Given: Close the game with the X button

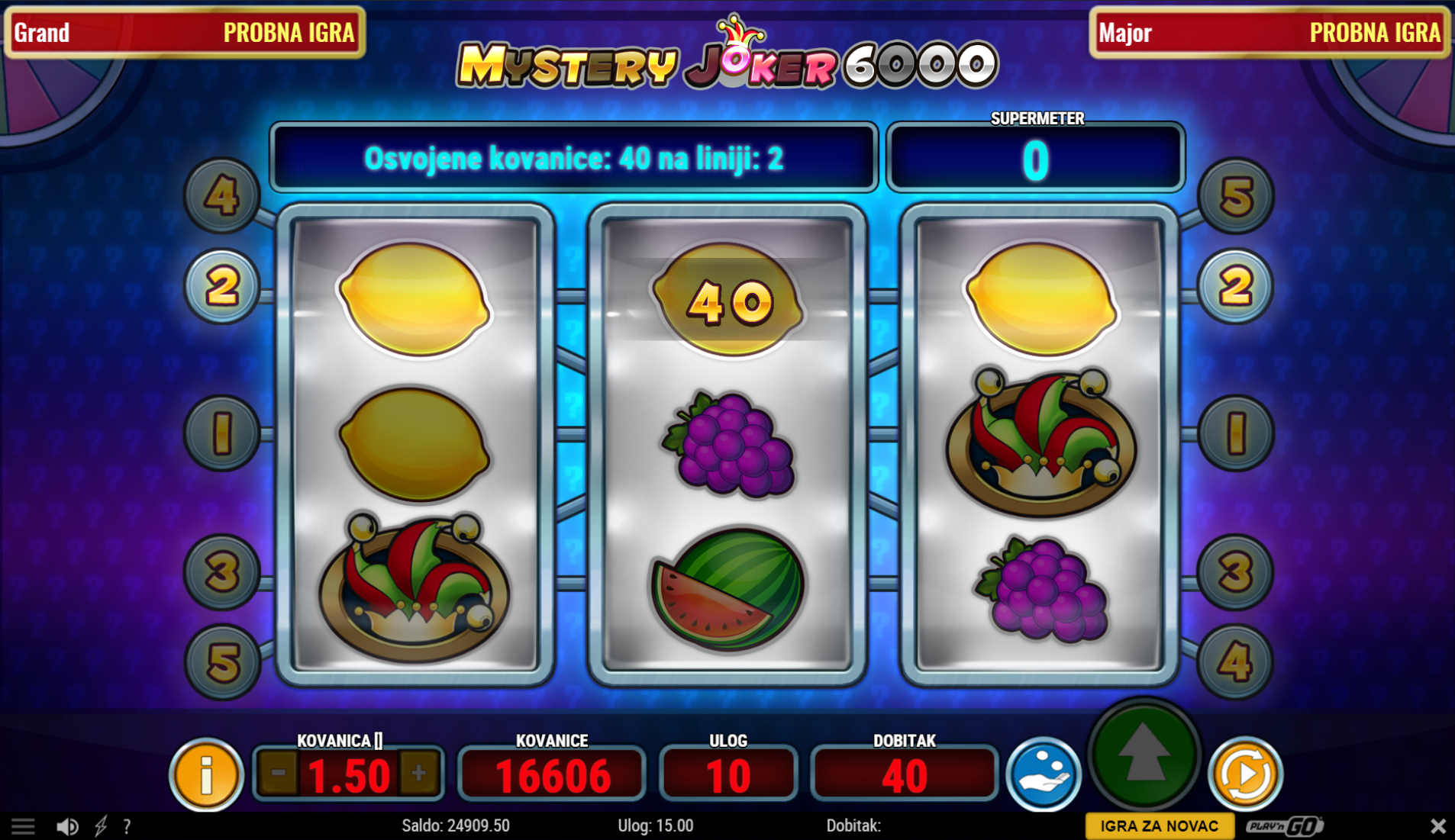Looking at the screenshot, I should pyautogui.click(x=1437, y=826).
